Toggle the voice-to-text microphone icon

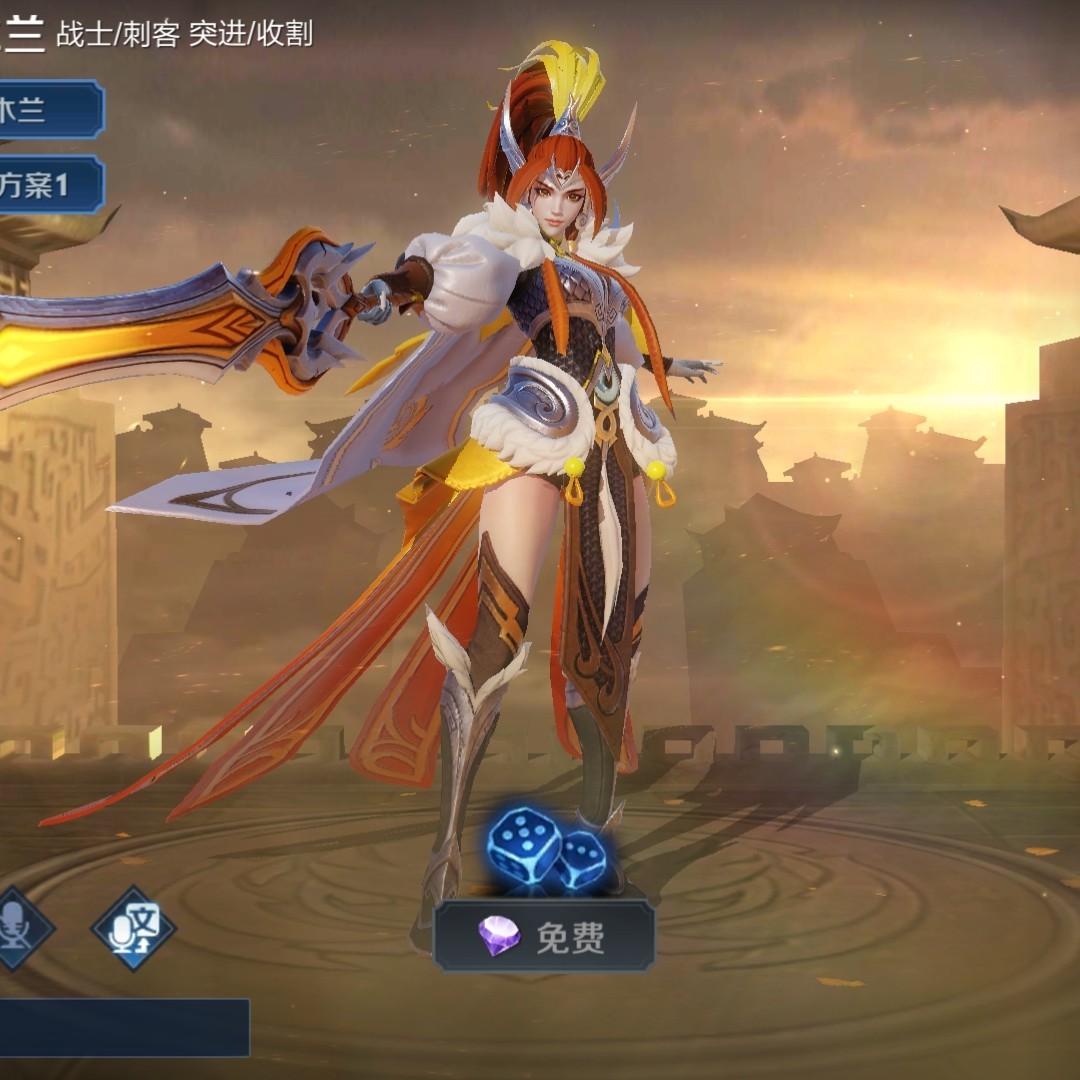click(x=133, y=928)
